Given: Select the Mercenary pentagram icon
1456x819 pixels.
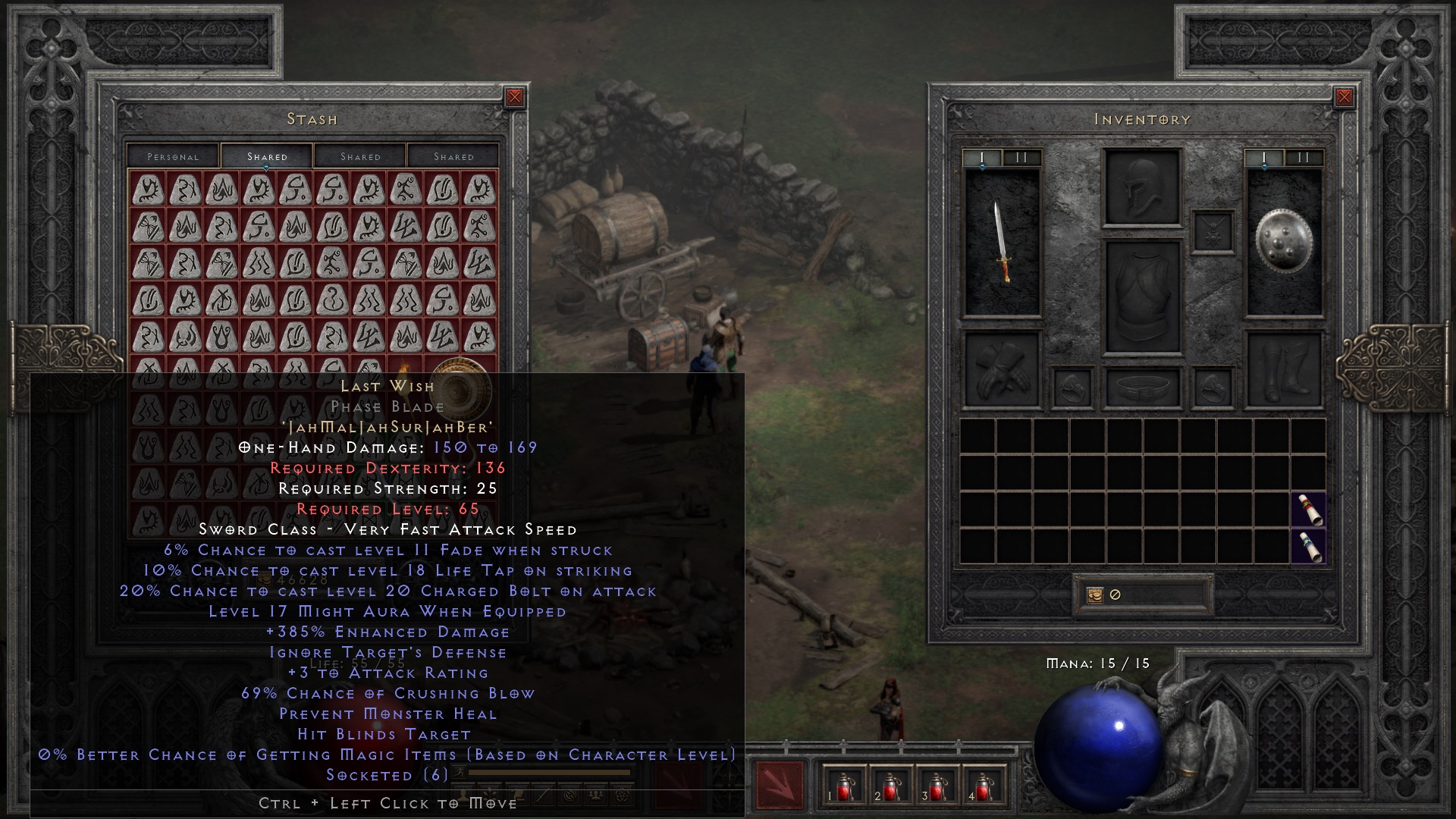Looking at the screenshot, I should pyautogui.click(x=622, y=794).
